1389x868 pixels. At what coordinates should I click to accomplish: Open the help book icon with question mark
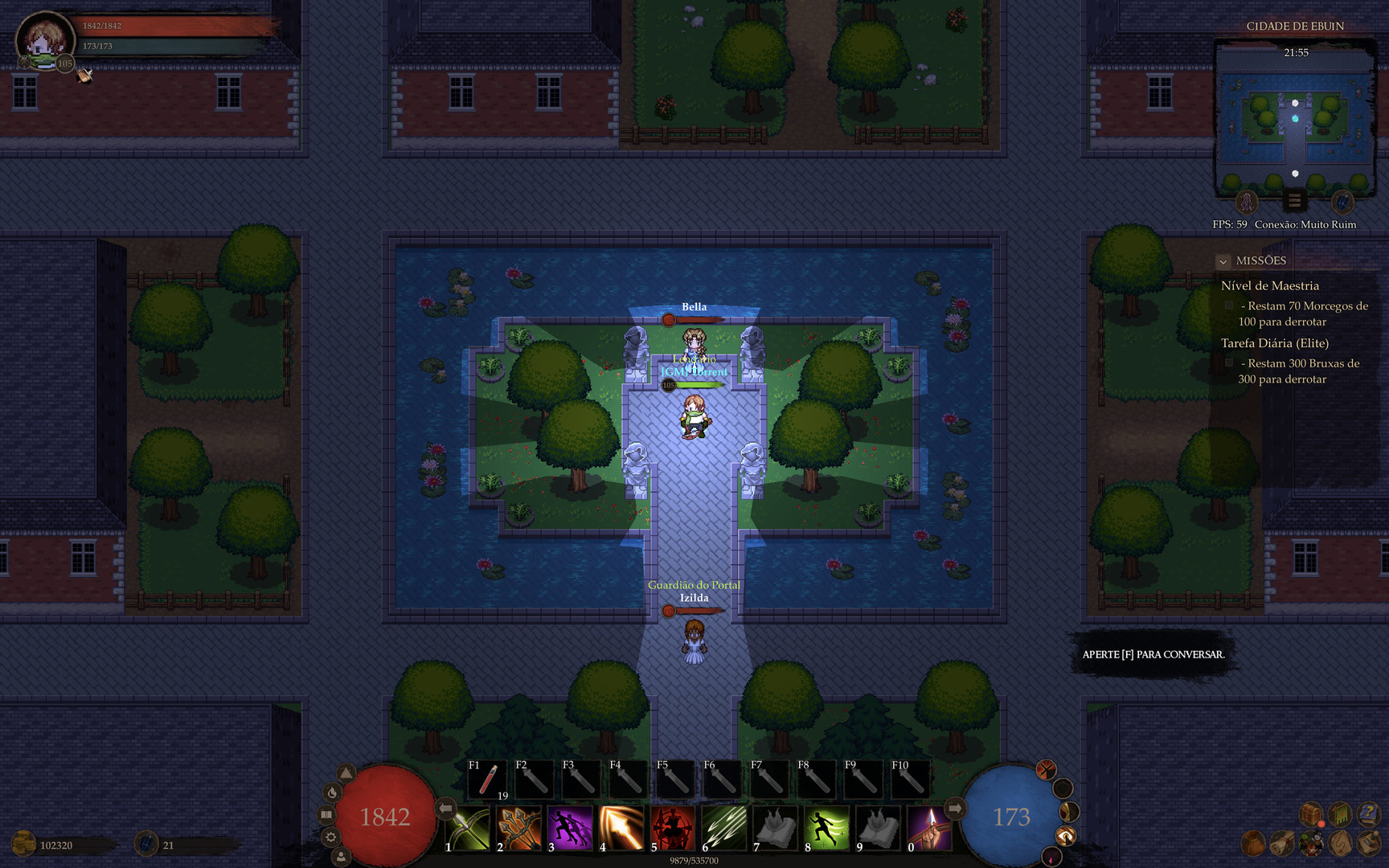(1369, 813)
